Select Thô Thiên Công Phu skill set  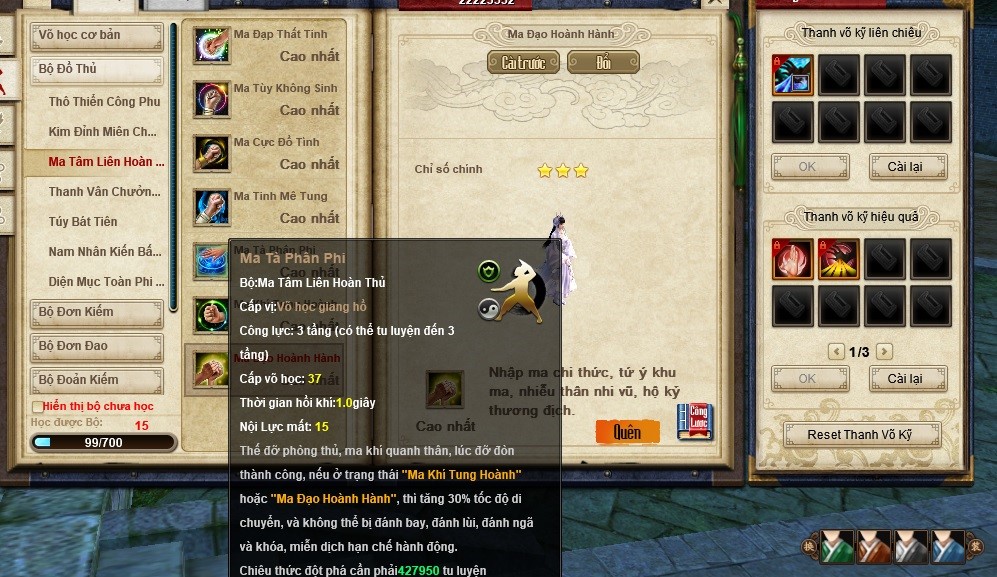[x=104, y=102]
